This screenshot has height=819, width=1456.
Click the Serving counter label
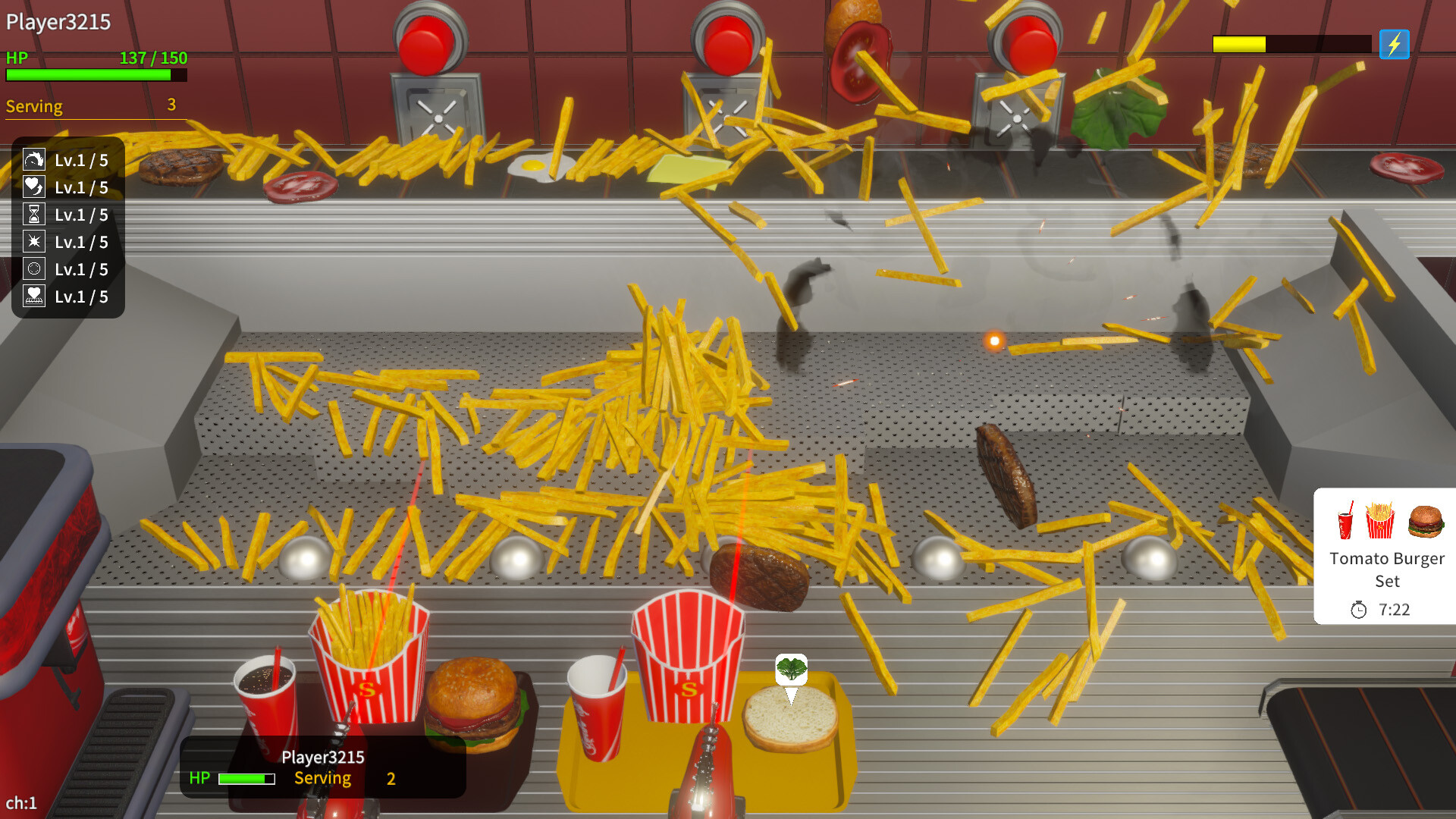(34, 106)
